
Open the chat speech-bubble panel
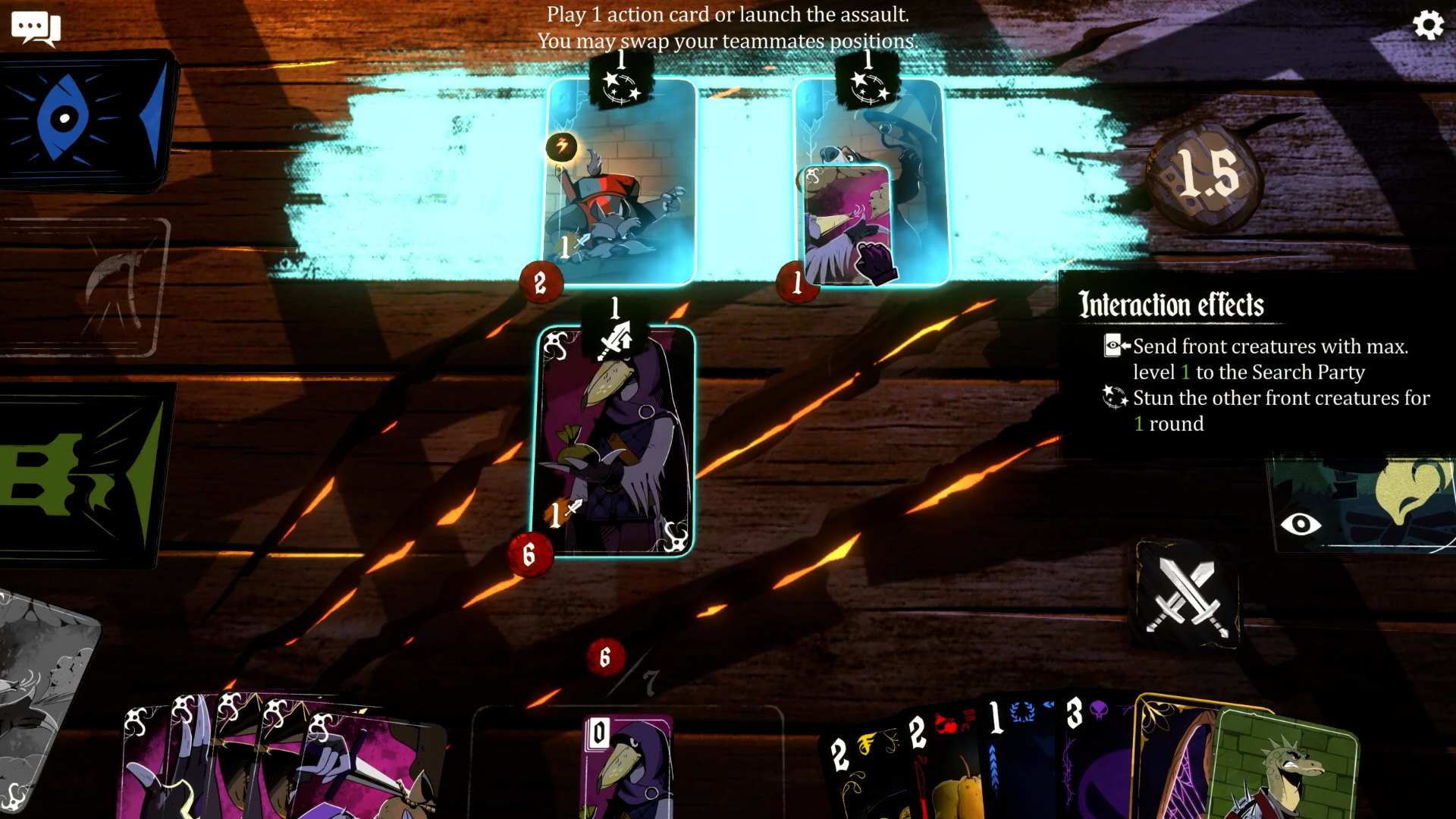point(36,28)
